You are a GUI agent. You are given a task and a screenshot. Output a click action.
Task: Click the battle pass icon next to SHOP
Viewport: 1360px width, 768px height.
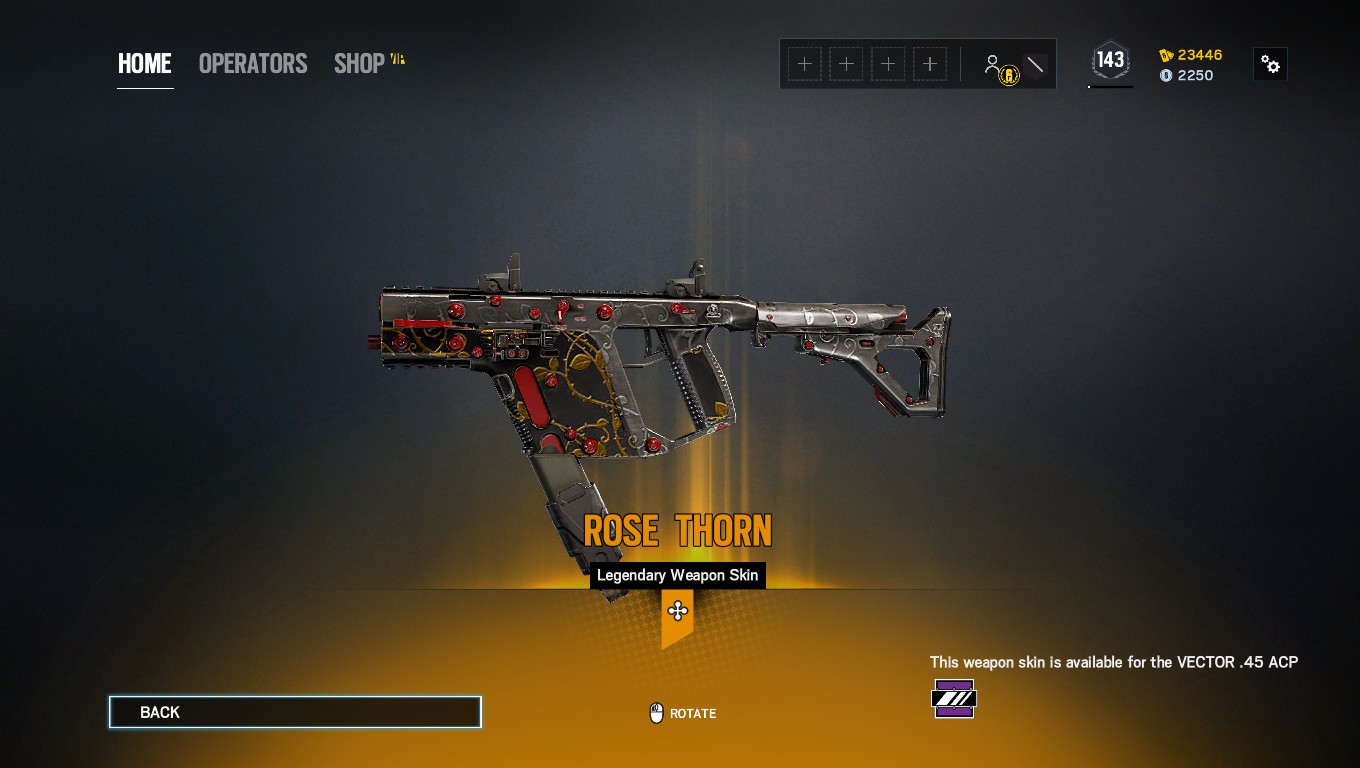pyautogui.click(x=396, y=60)
